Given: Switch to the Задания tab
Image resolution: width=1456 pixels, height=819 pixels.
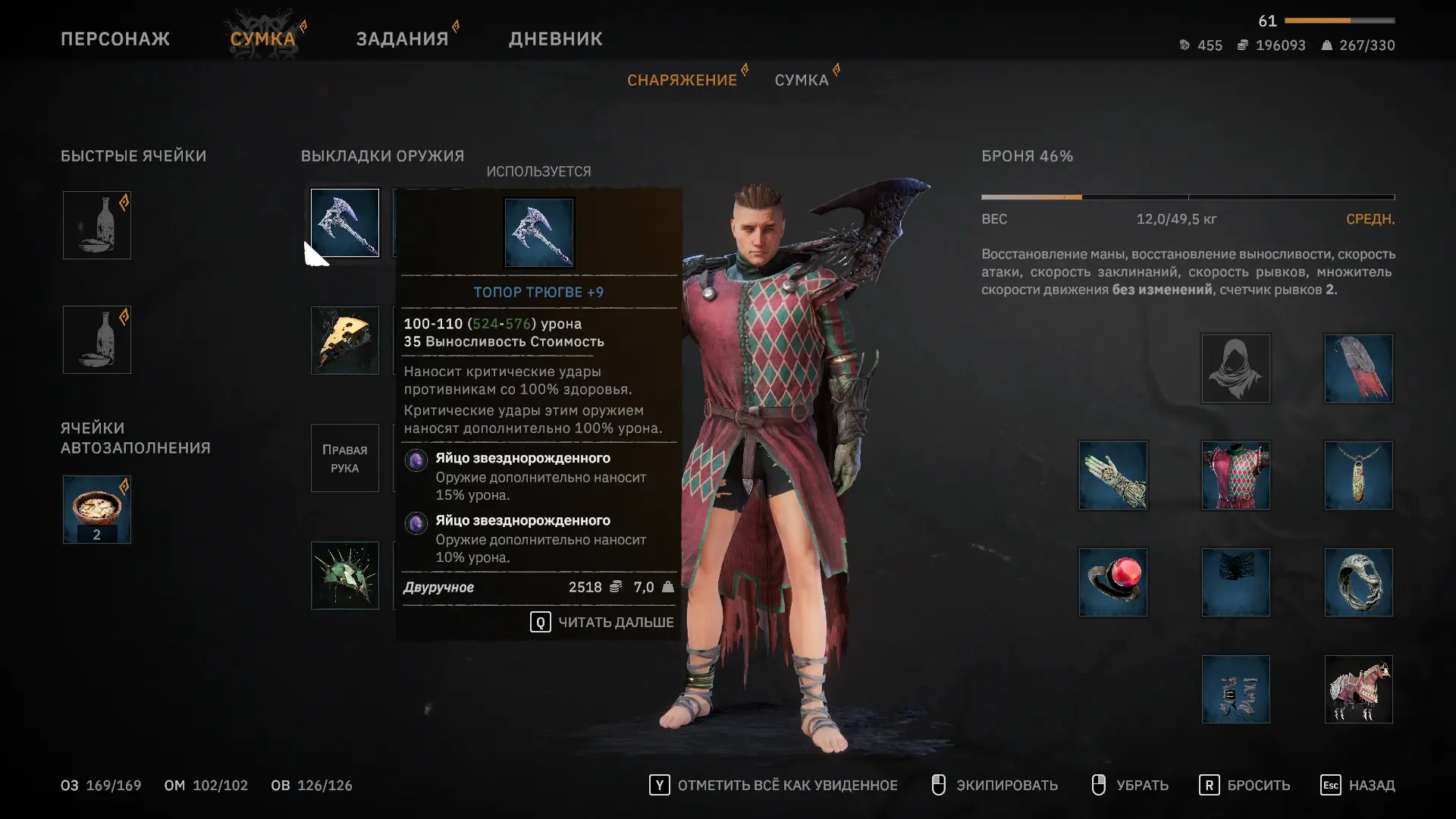Looking at the screenshot, I should click(402, 39).
